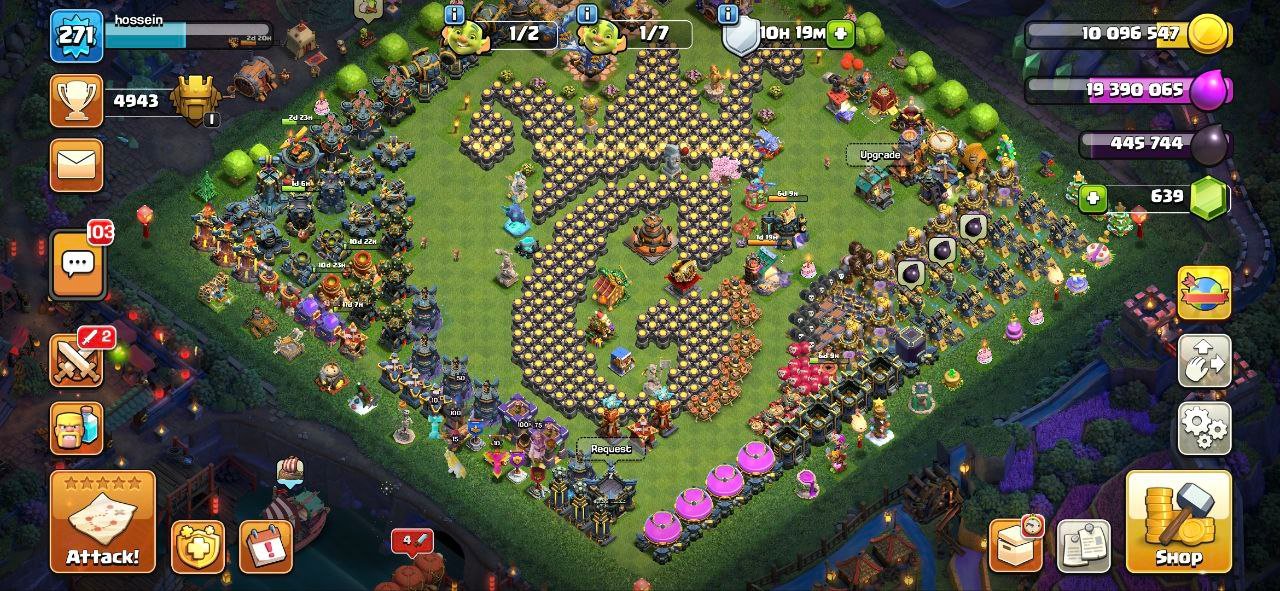This screenshot has height=591, width=1280.
Task: Open the mail envelope inbox
Action: (77, 164)
